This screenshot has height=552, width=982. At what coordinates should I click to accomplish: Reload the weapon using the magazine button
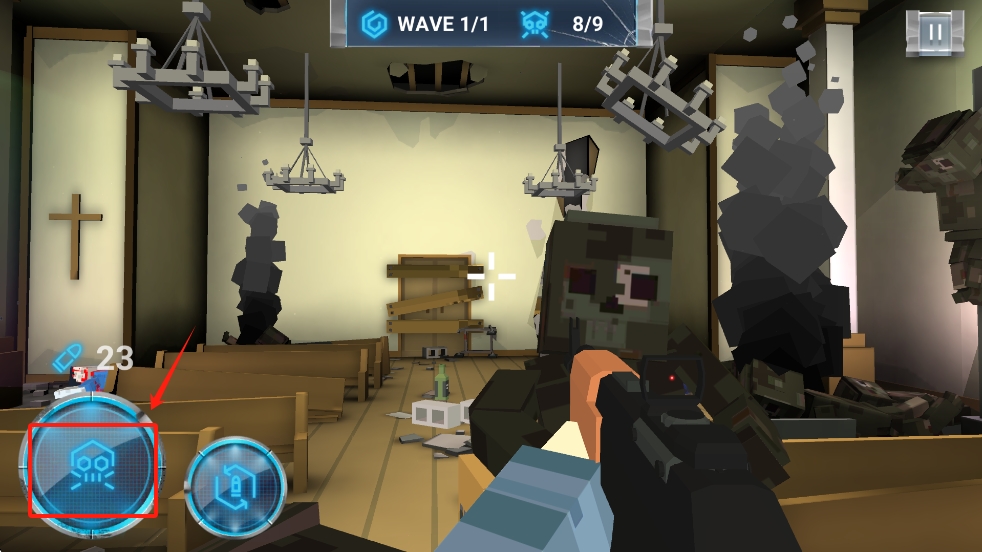[236, 487]
